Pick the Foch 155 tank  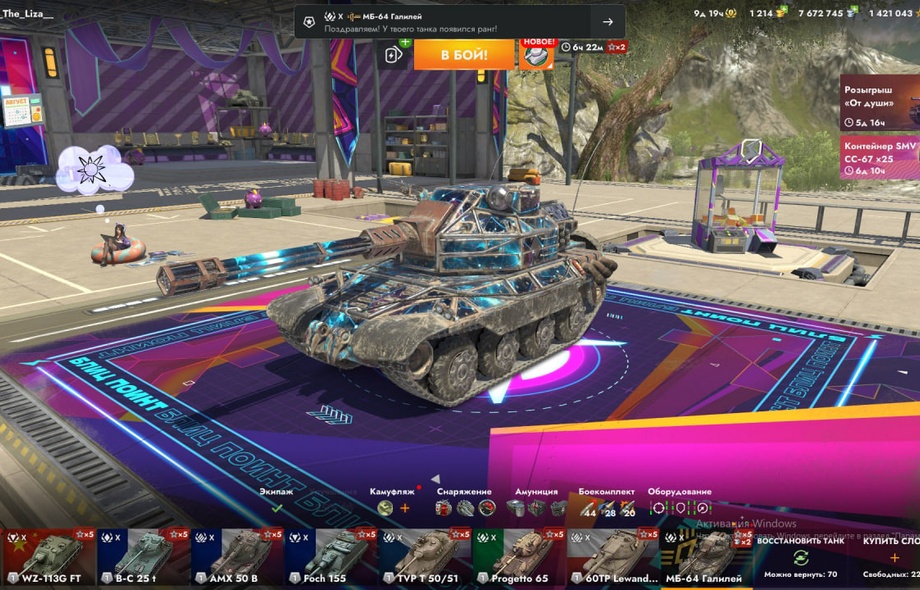click(x=331, y=557)
